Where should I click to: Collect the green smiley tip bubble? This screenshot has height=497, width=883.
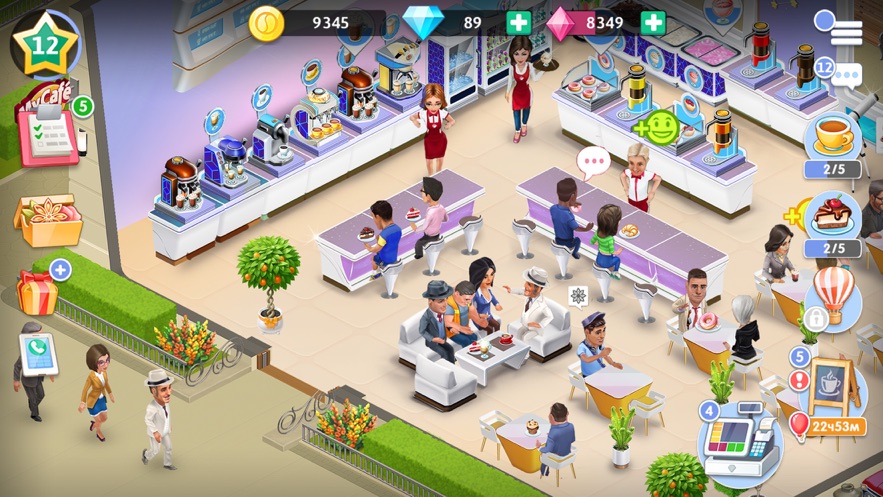(659, 127)
